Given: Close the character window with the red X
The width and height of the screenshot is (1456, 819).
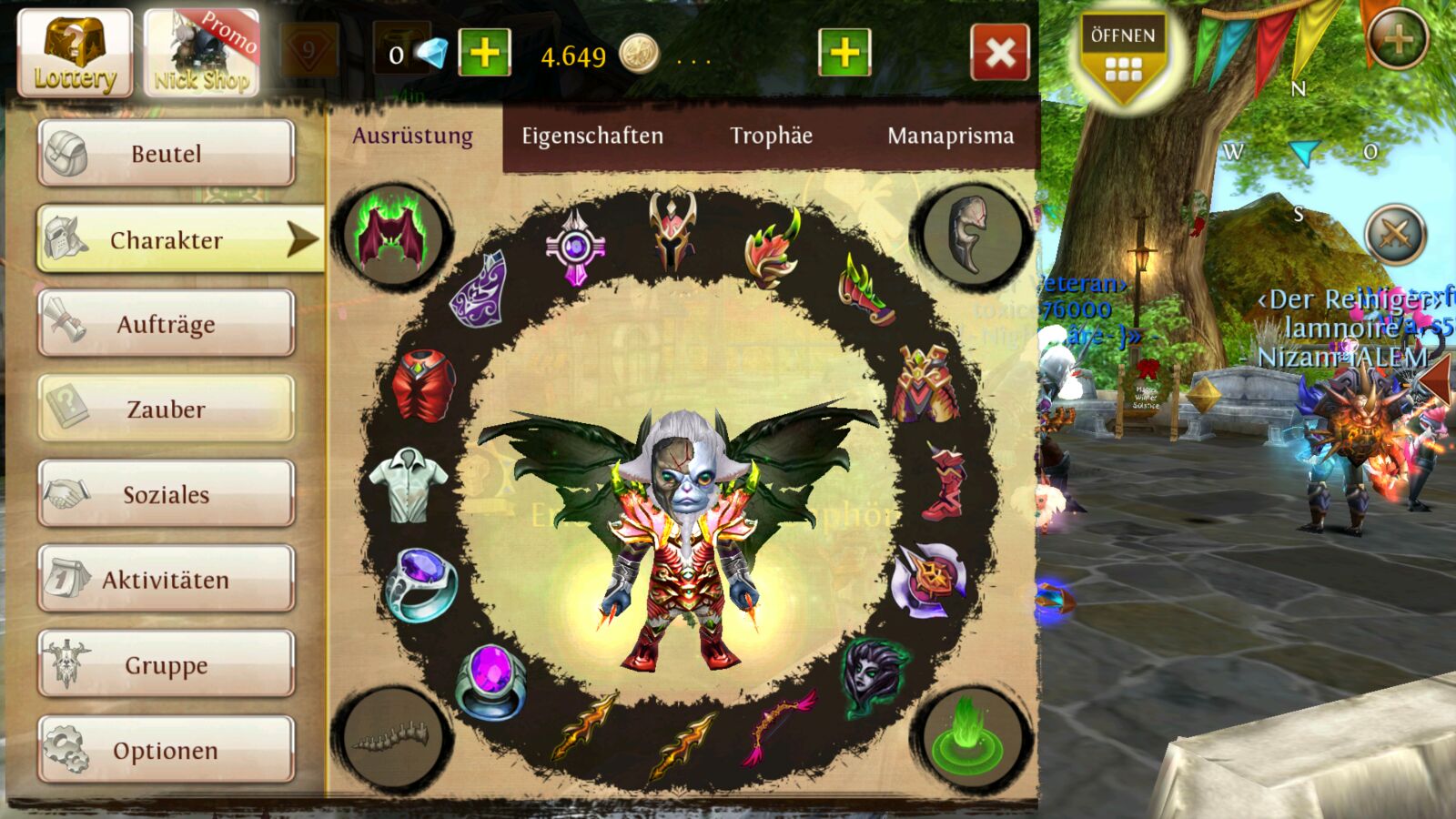Looking at the screenshot, I should click(1000, 53).
